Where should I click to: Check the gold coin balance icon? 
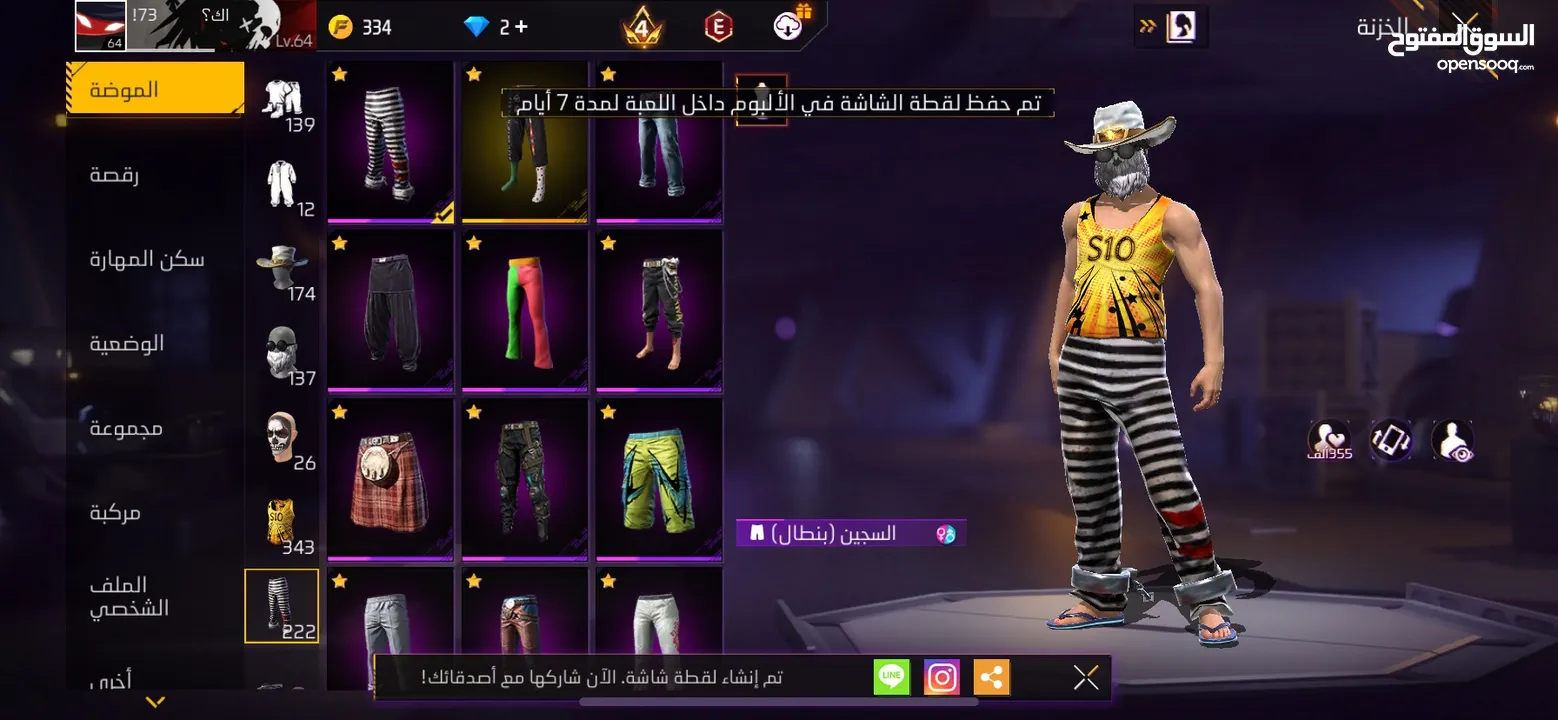pyautogui.click(x=341, y=26)
